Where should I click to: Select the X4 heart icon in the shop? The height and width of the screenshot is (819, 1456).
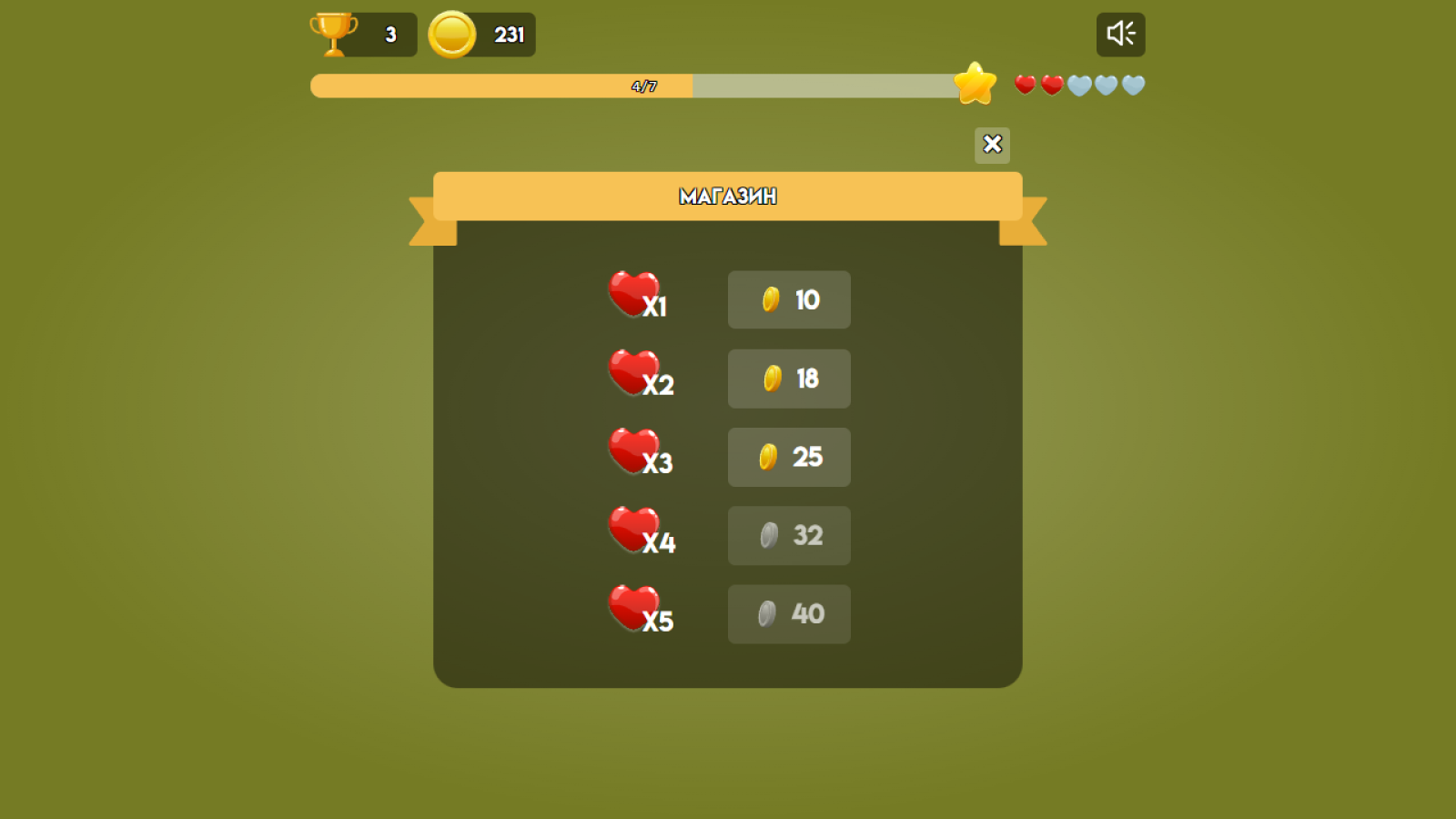click(x=632, y=529)
